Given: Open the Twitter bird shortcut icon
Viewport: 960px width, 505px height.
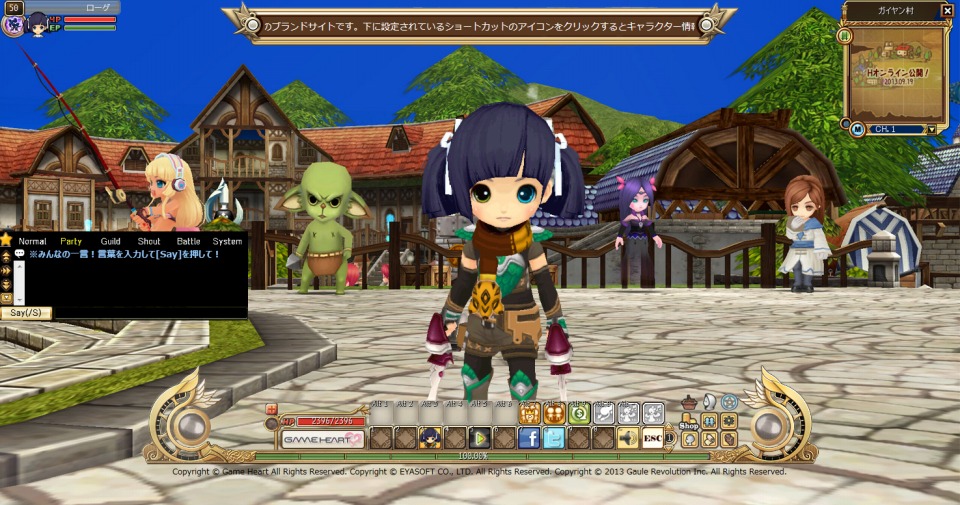Looking at the screenshot, I should tap(553, 438).
